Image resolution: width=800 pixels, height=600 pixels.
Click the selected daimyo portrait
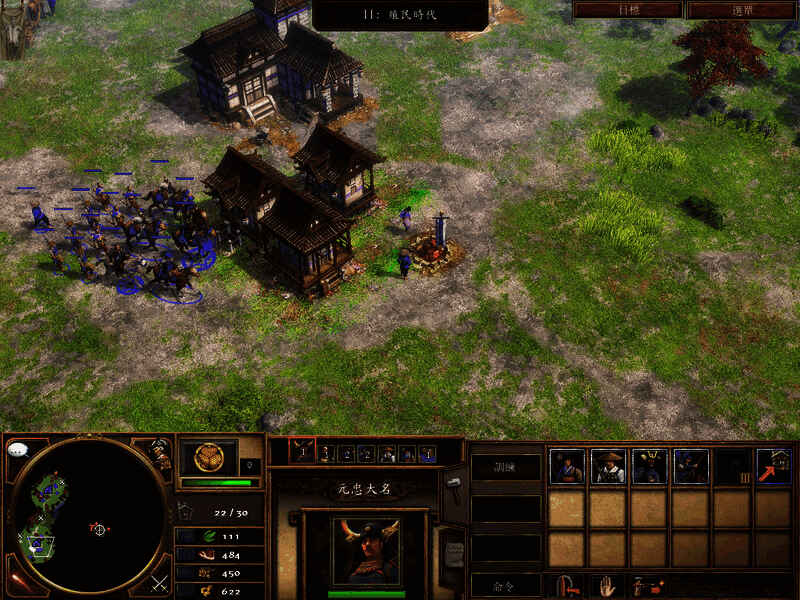[x=365, y=548]
